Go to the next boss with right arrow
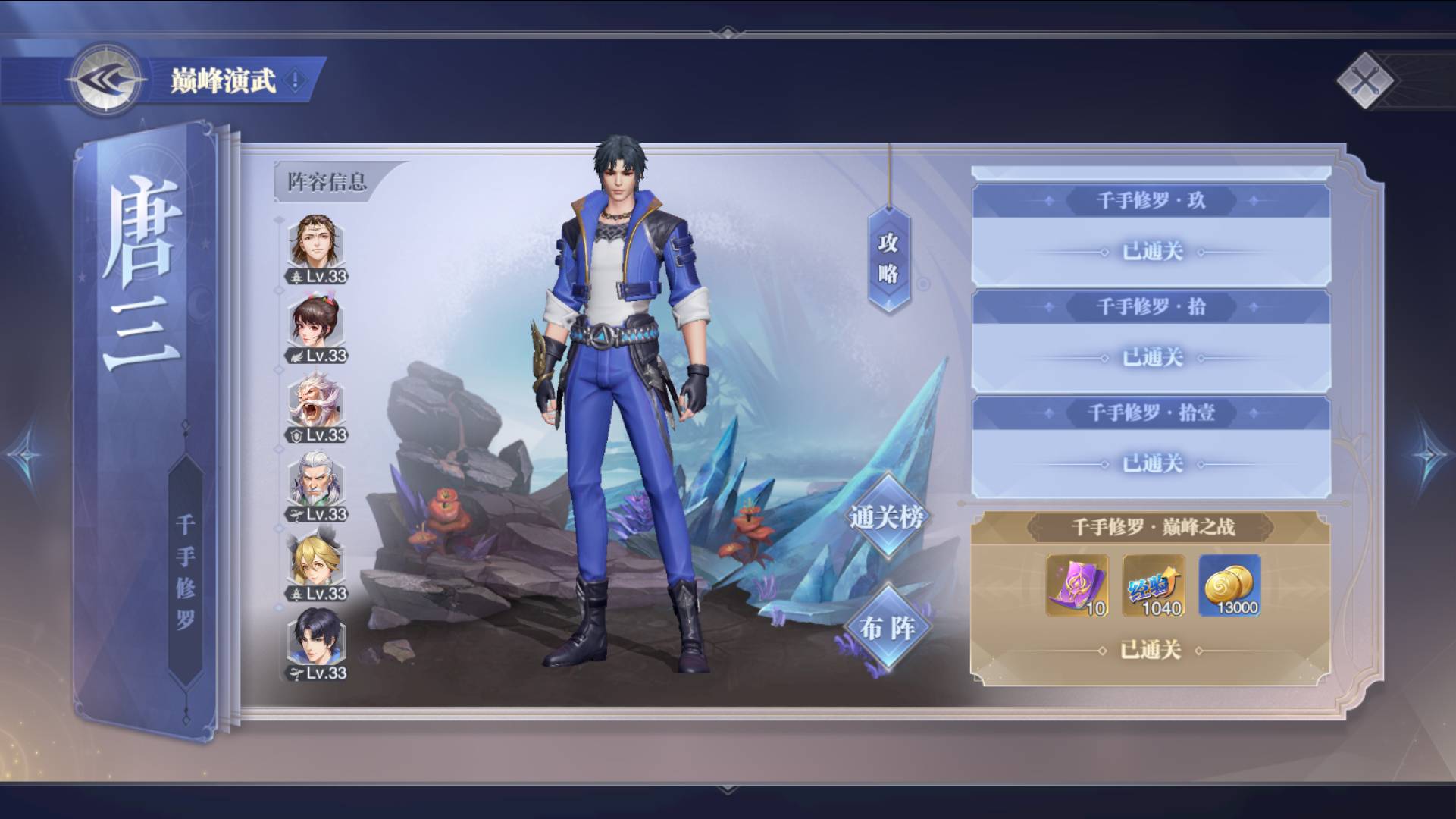The width and height of the screenshot is (1456, 819). click(1429, 457)
